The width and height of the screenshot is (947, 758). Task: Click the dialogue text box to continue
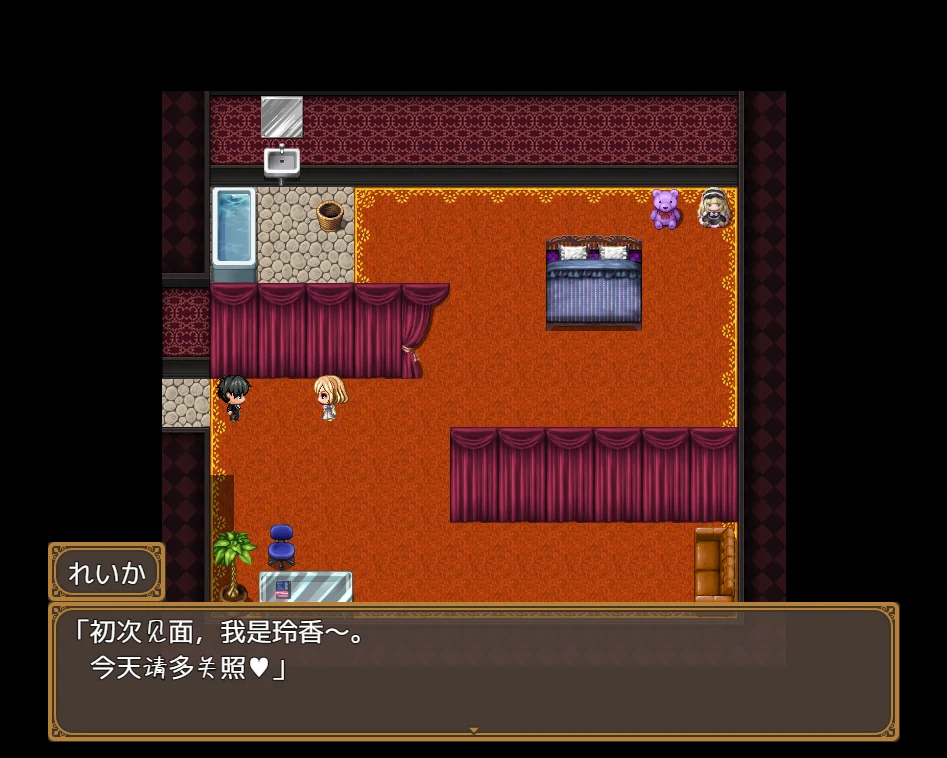[x=473, y=670]
